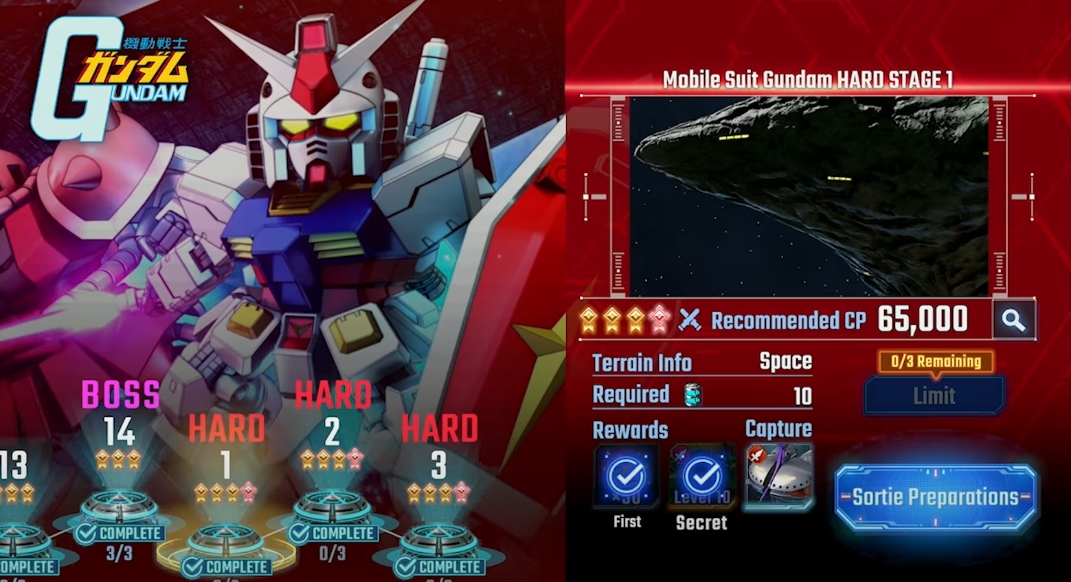Start Sortie Preparations for the stage
The width and height of the screenshot is (1071, 582).
tap(935, 497)
